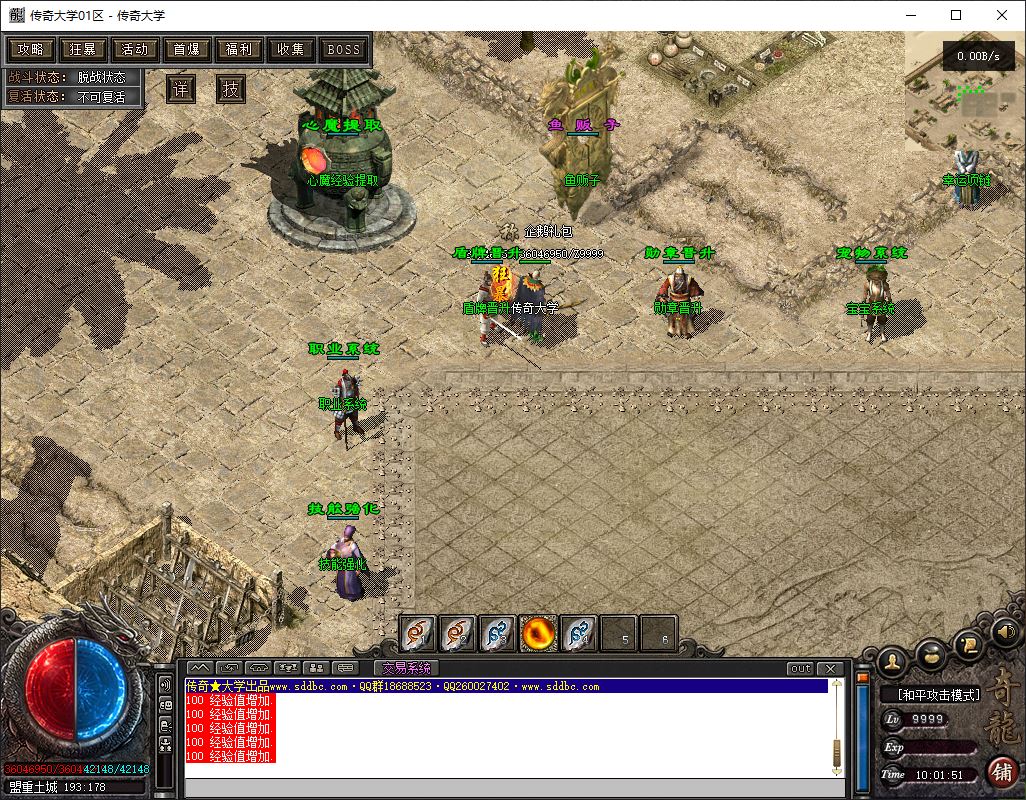Close the chat panel with X
This screenshot has width=1026, height=800.
pos(830,668)
